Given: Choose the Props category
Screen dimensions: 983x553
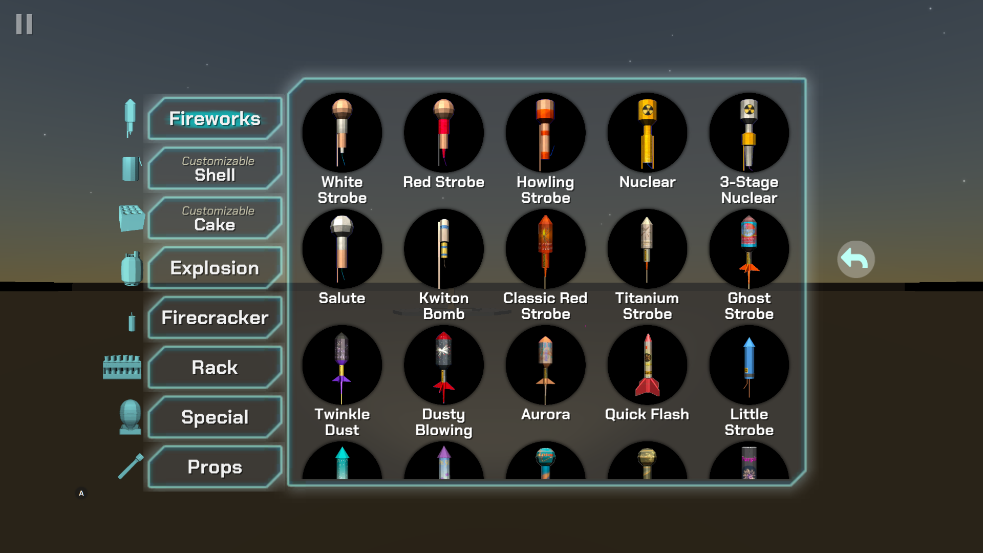Looking at the screenshot, I should pyautogui.click(x=214, y=467).
